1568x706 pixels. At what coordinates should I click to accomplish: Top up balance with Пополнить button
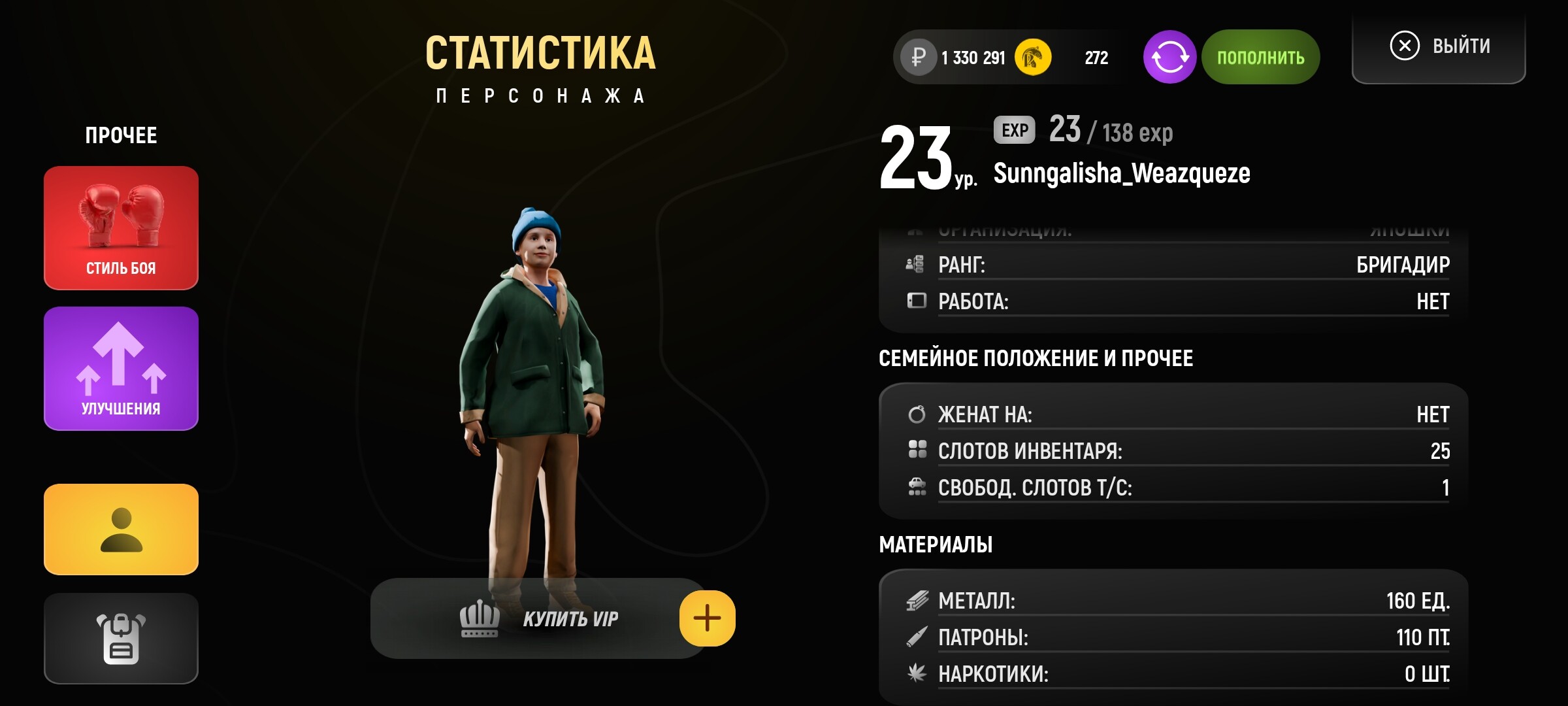(x=1260, y=57)
